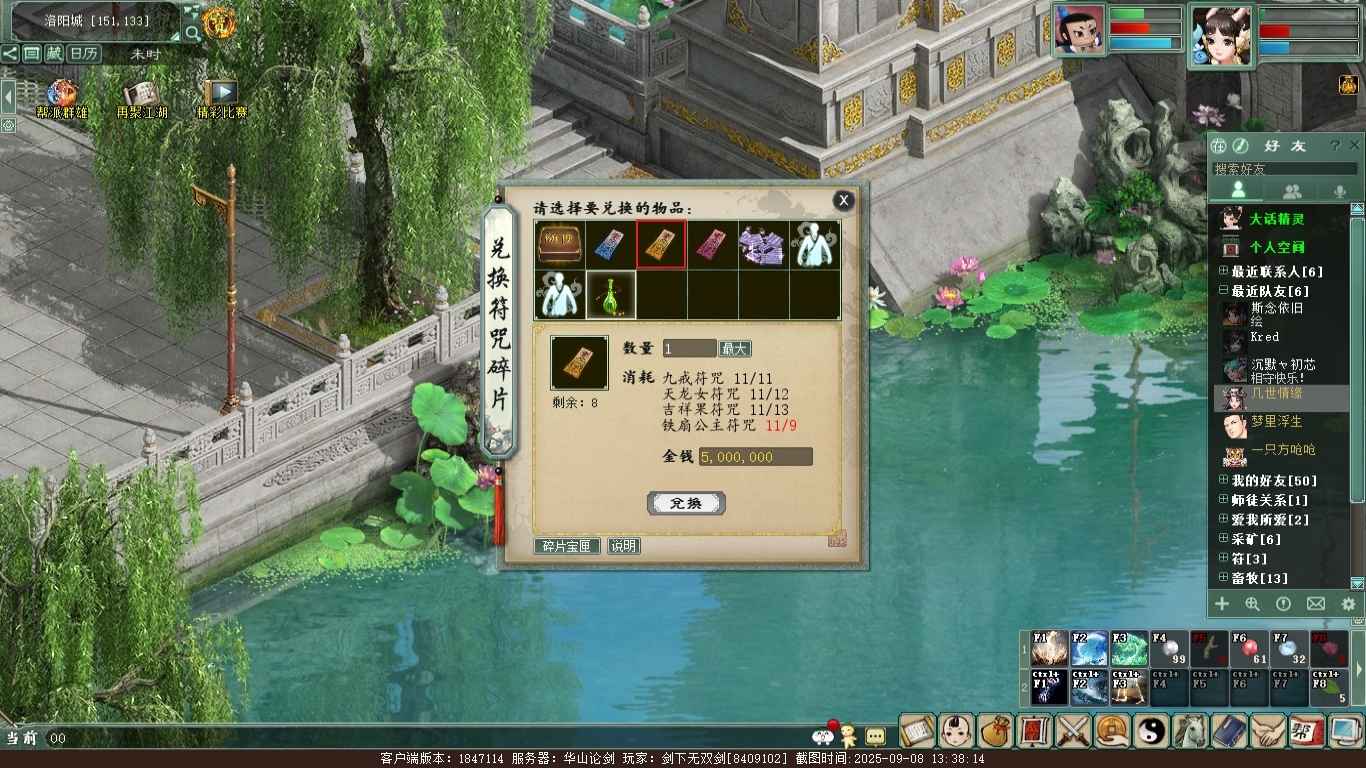The image size is (1366, 768).
Task: Open the yin-yang menu icon
Action: (1151, 731)
